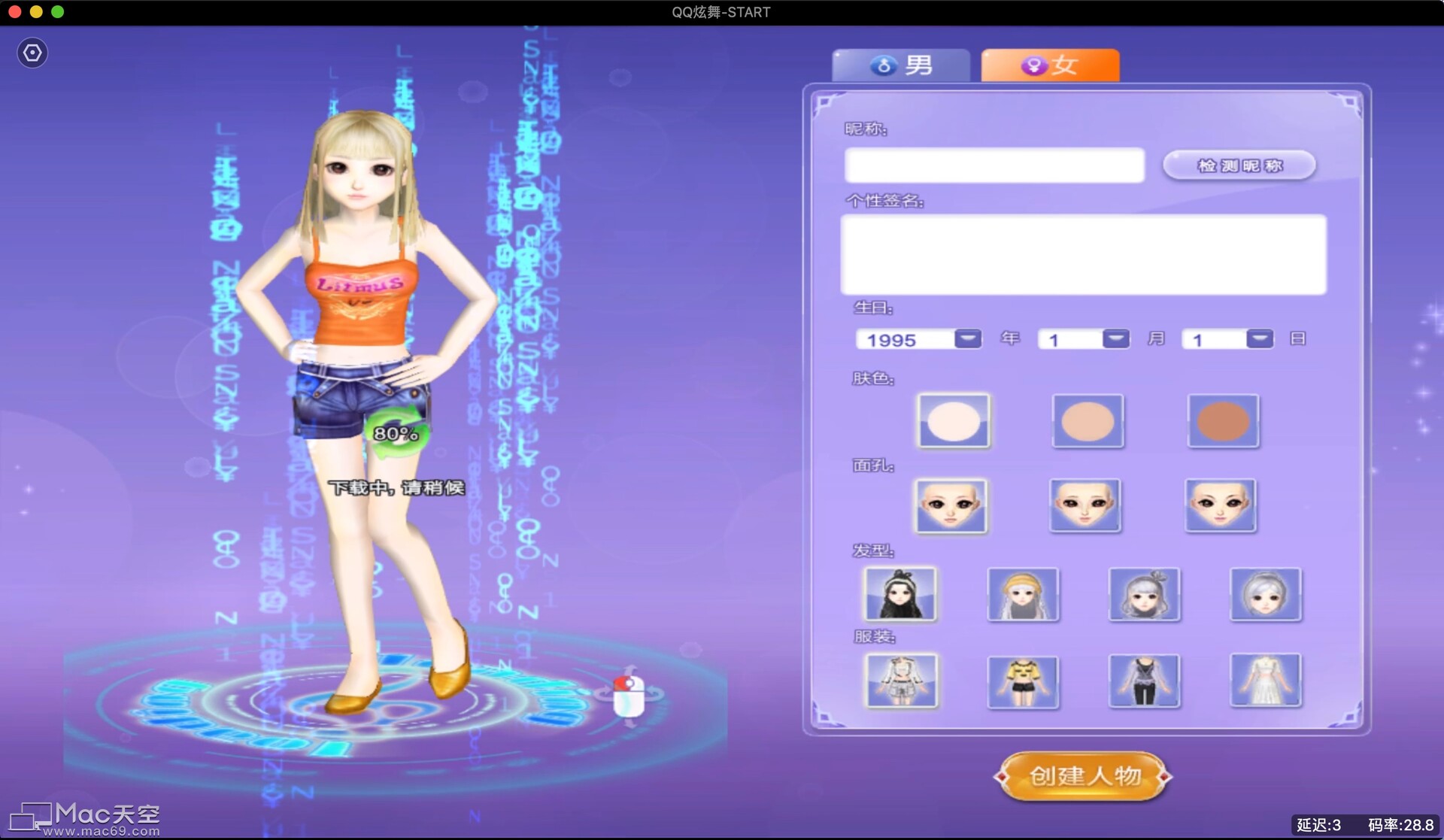Pick the white dress outfit

point(1266,681)
